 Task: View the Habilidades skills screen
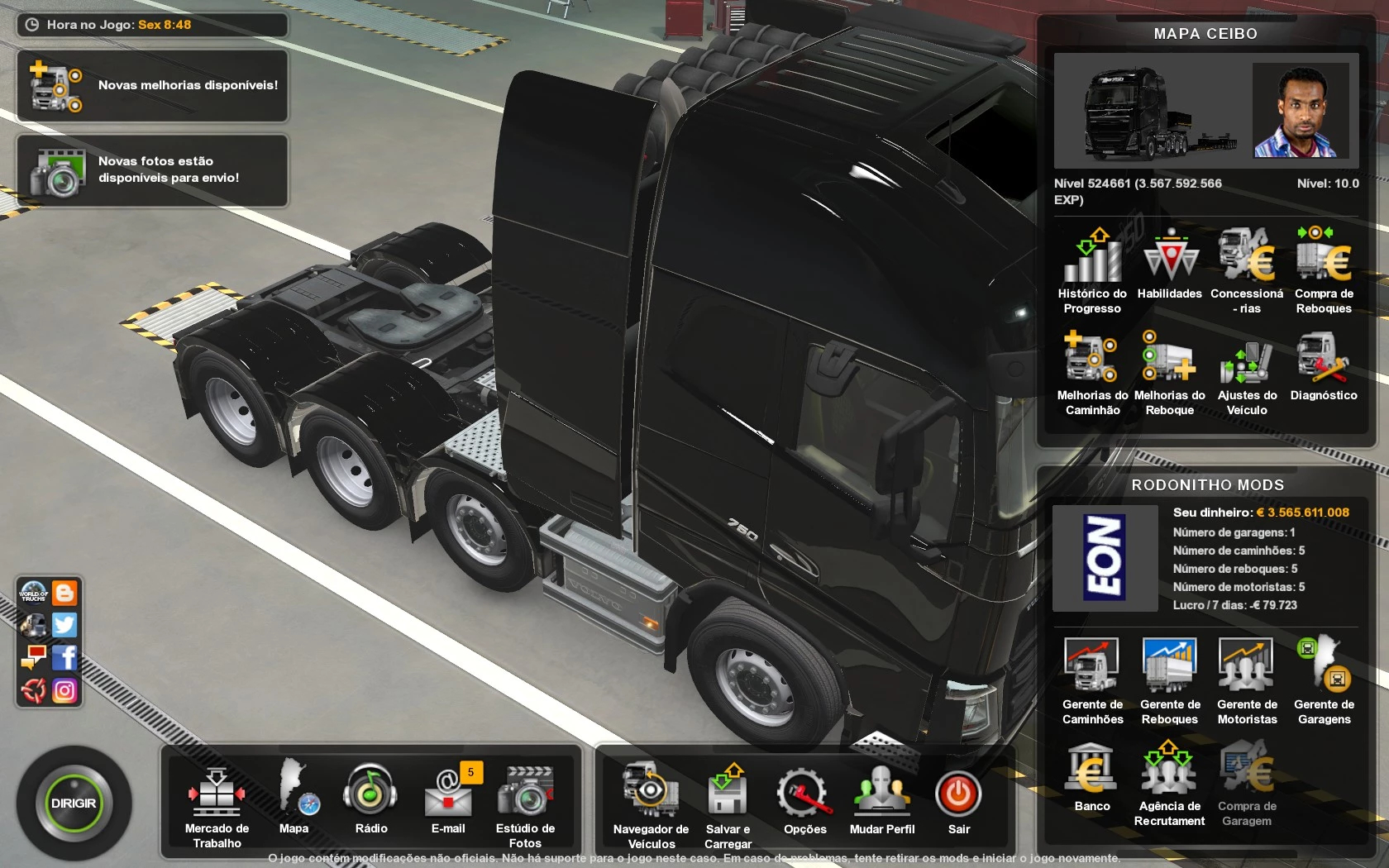[1170, 265]
